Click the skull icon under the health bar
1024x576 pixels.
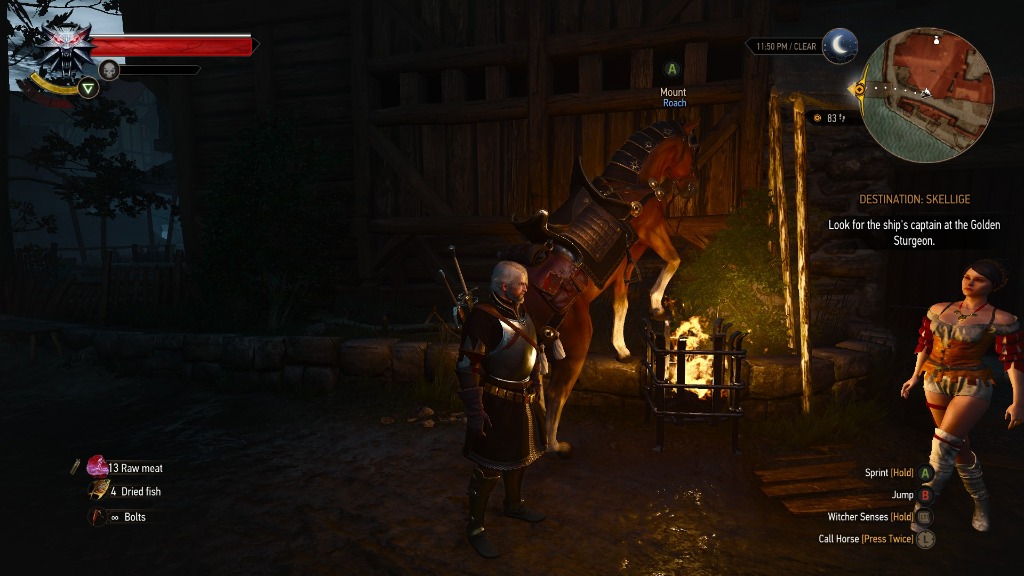[109, 70]
